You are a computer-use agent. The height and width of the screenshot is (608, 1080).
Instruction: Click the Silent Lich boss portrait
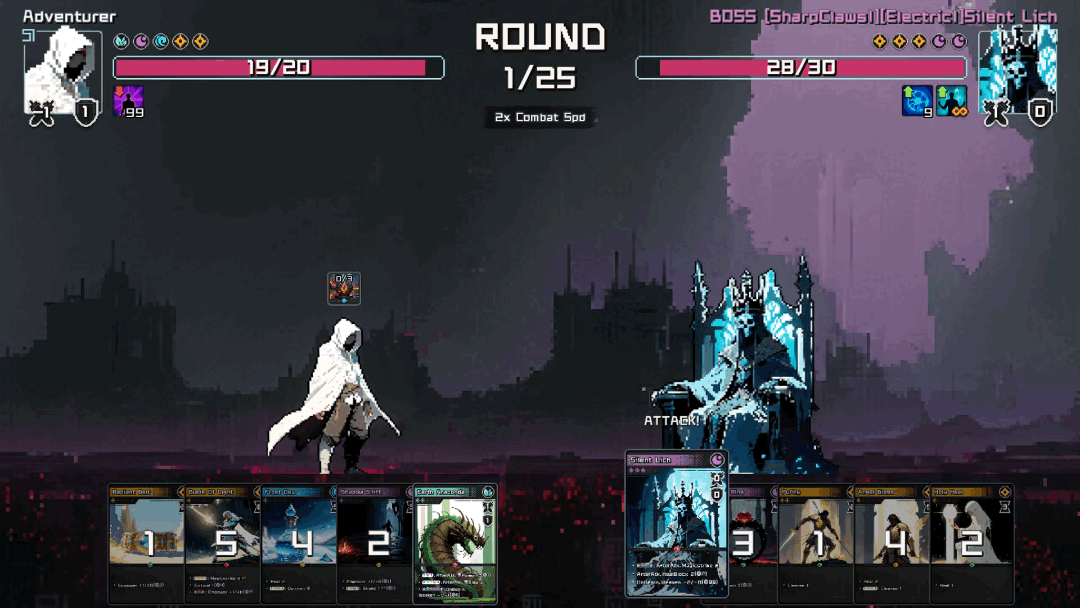pos(1017,70)
